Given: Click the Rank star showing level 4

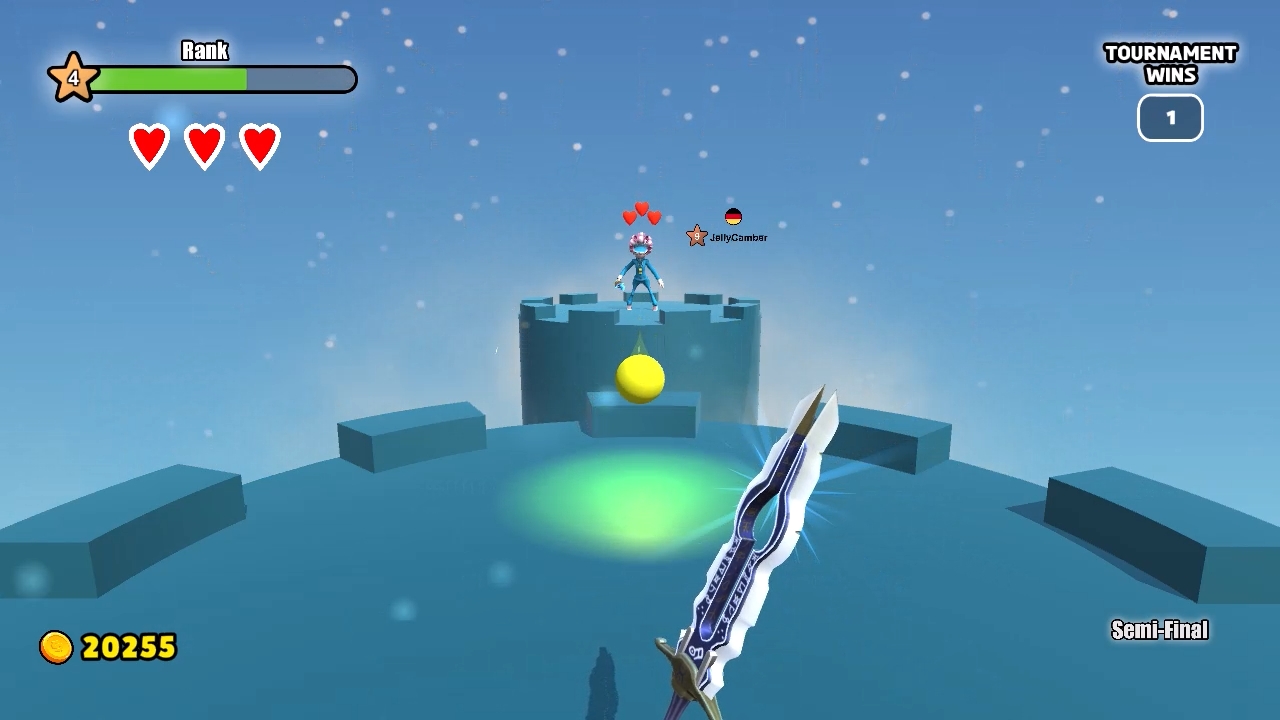Looking at the screenshot, I should coord(71,77).
